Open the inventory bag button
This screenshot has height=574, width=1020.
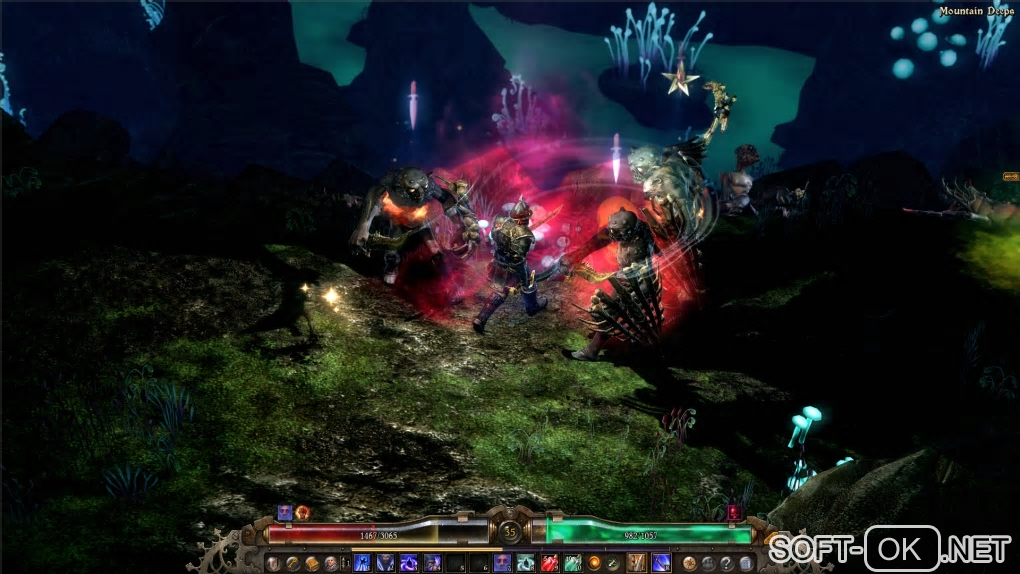[311, 563]
